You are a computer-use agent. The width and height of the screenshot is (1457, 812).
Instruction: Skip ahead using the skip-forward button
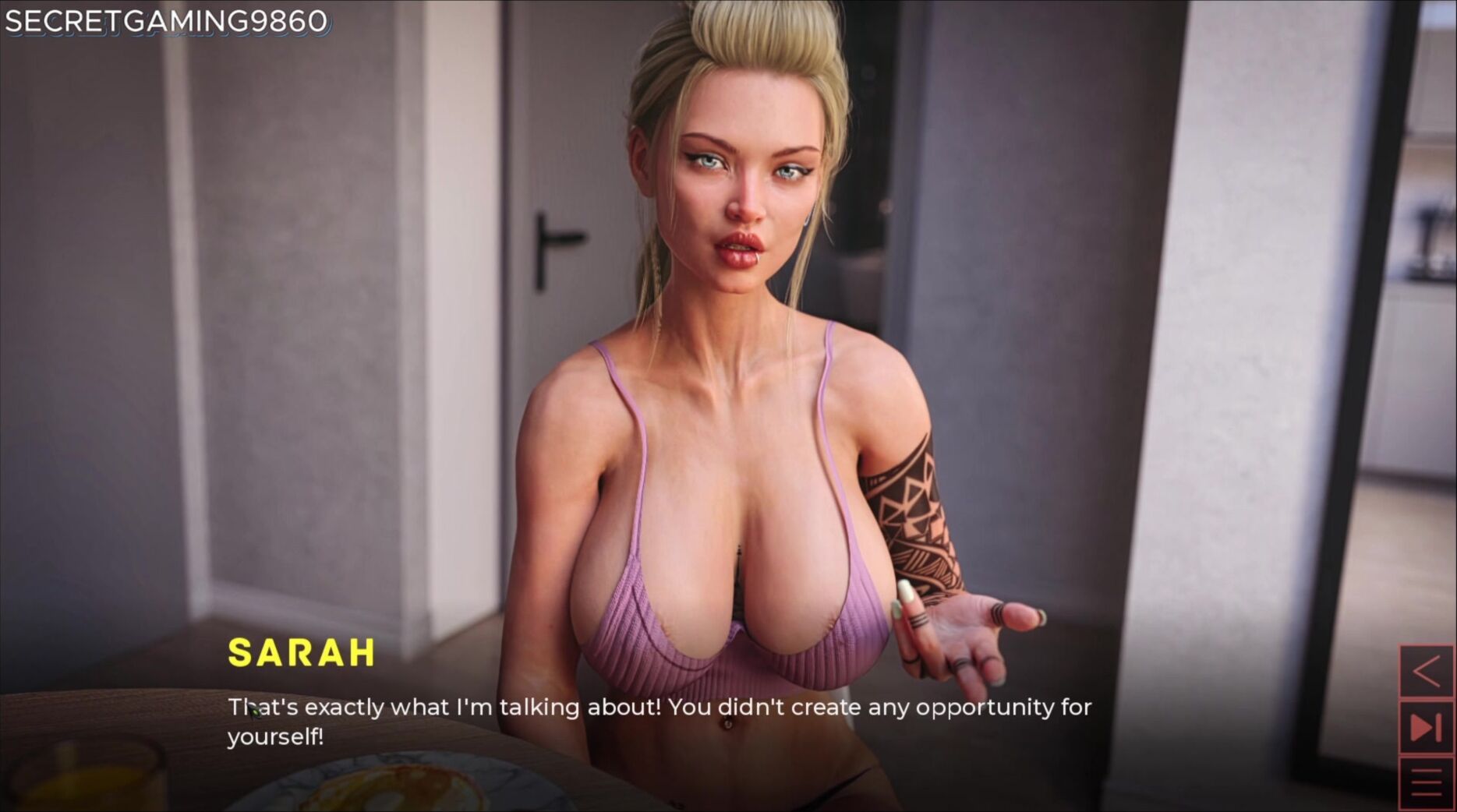1426,728
